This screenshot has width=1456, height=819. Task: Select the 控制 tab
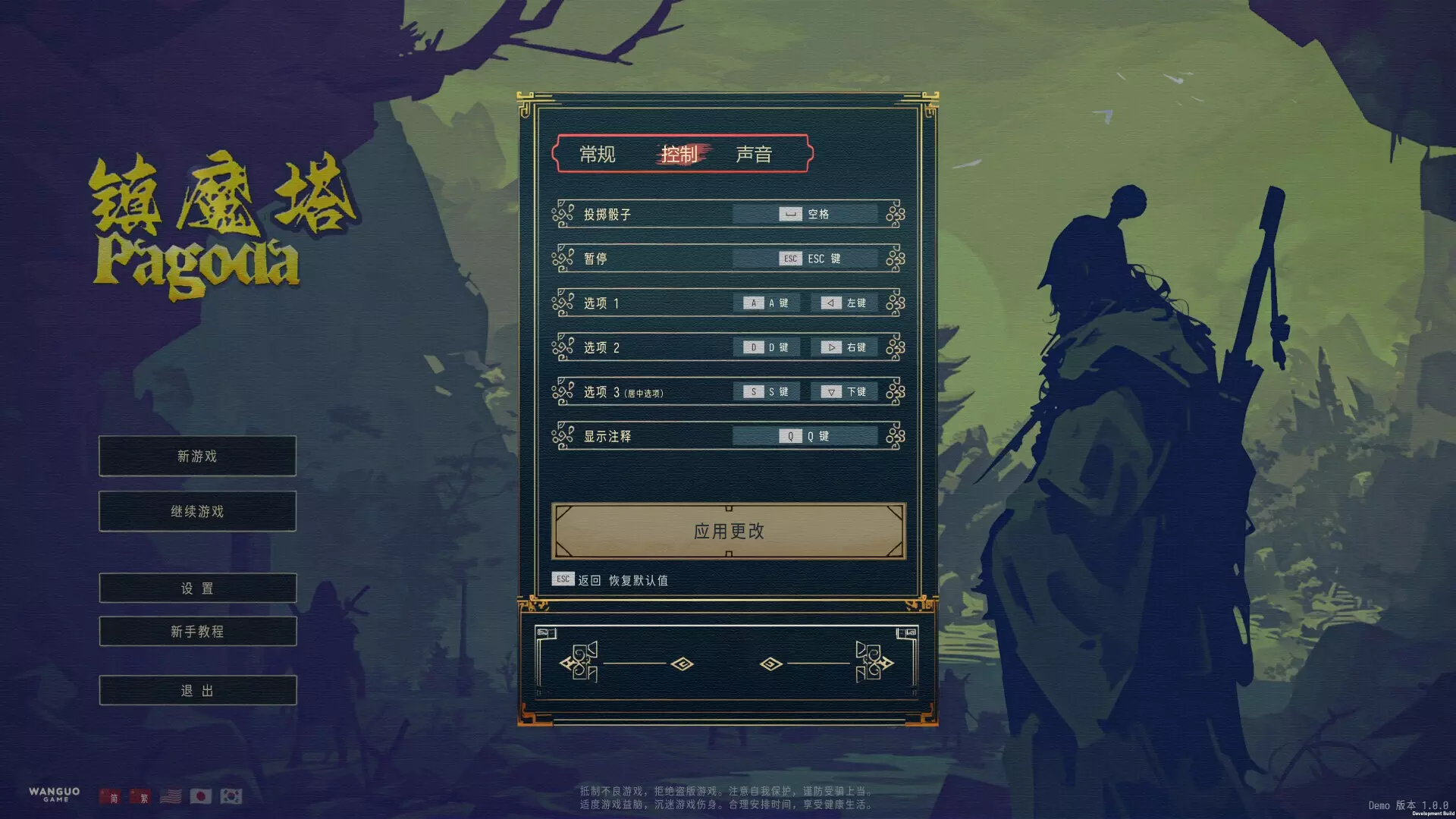(679, 154)
